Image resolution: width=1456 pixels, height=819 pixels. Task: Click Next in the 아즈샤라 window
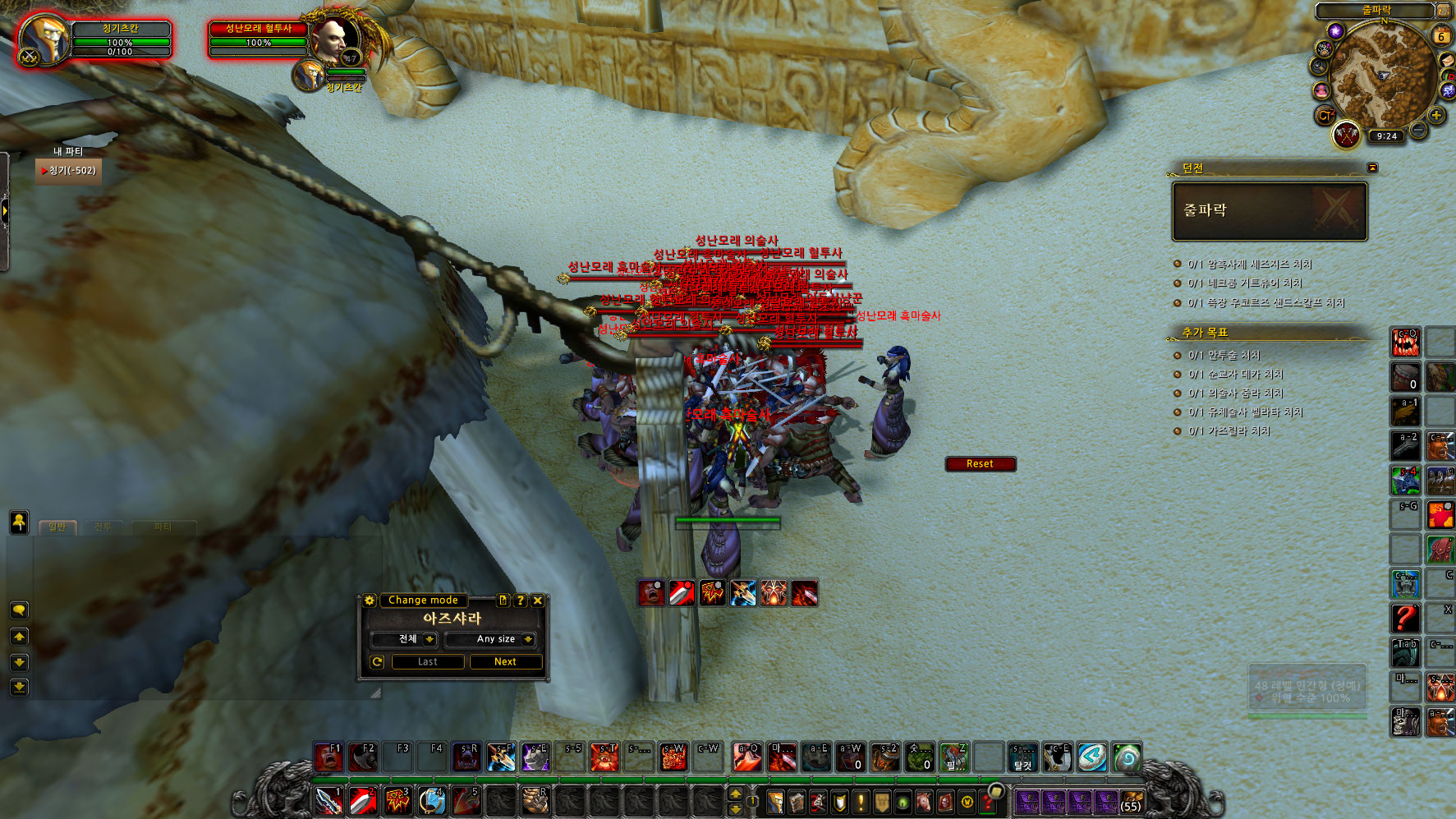point(506,661)
